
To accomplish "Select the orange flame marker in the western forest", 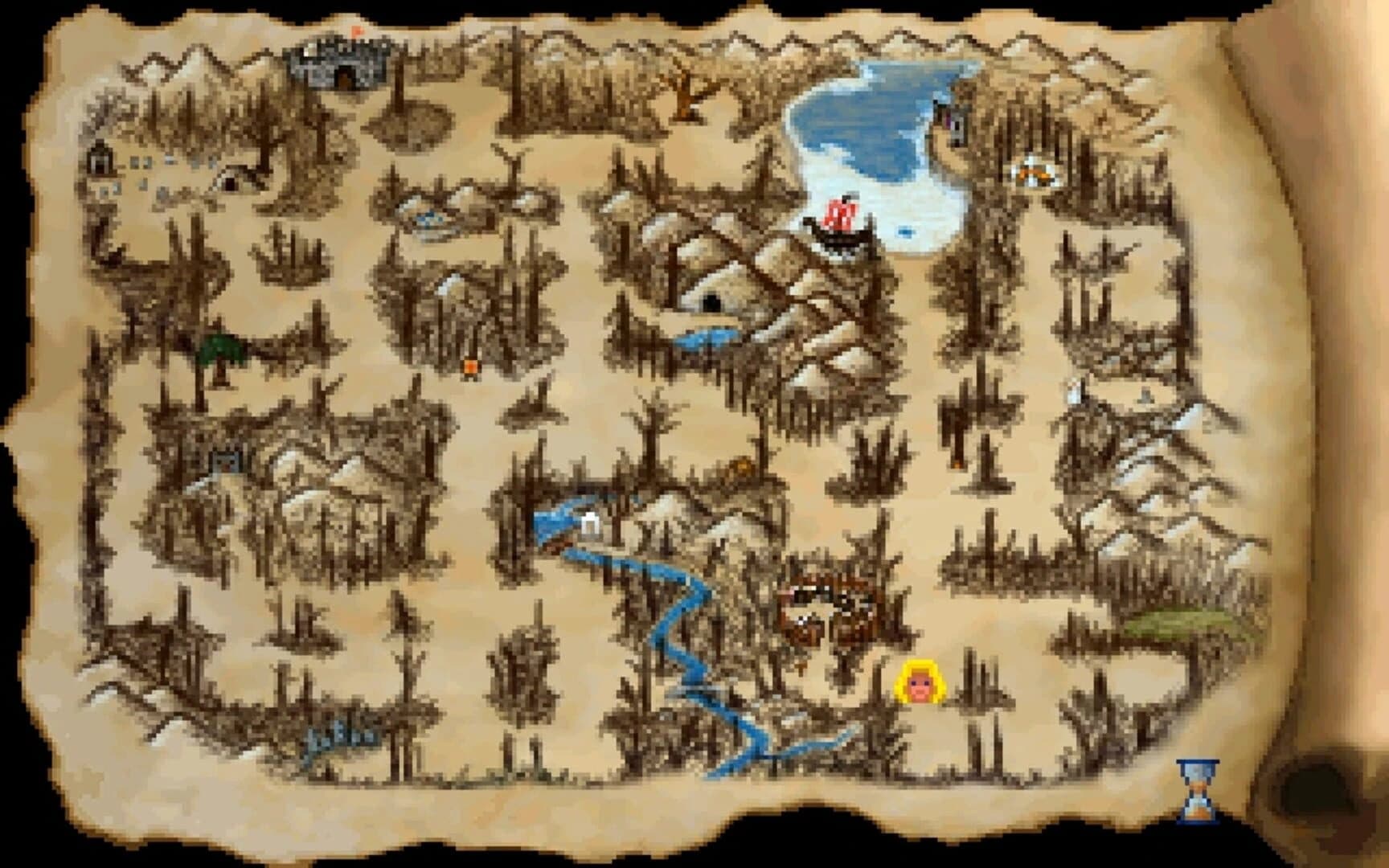I will tap(470, 366).
